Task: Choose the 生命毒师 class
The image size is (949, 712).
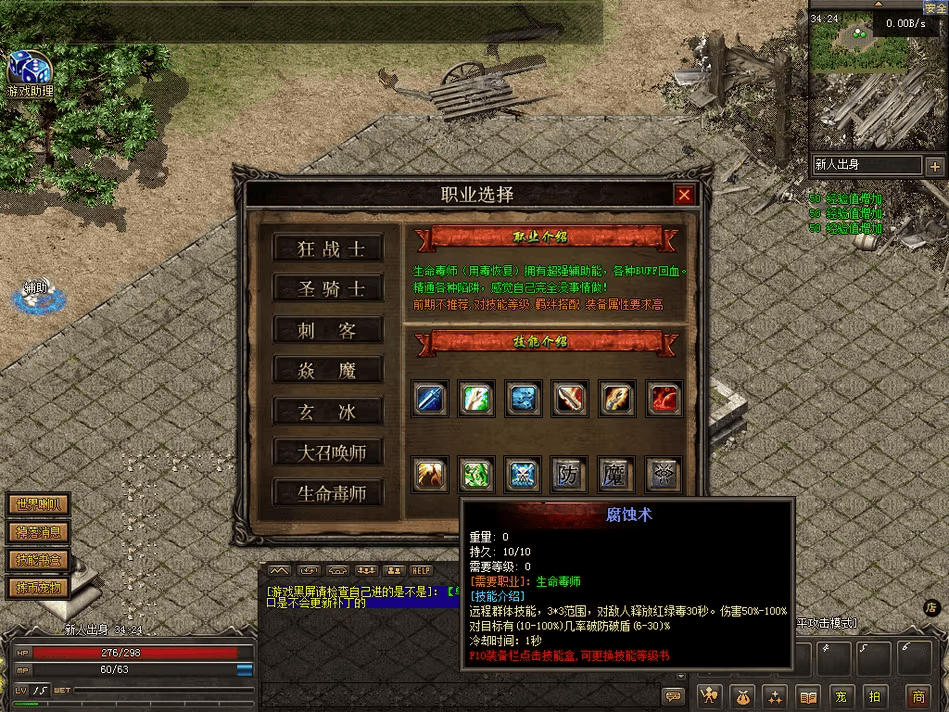Action: [327, 493]
